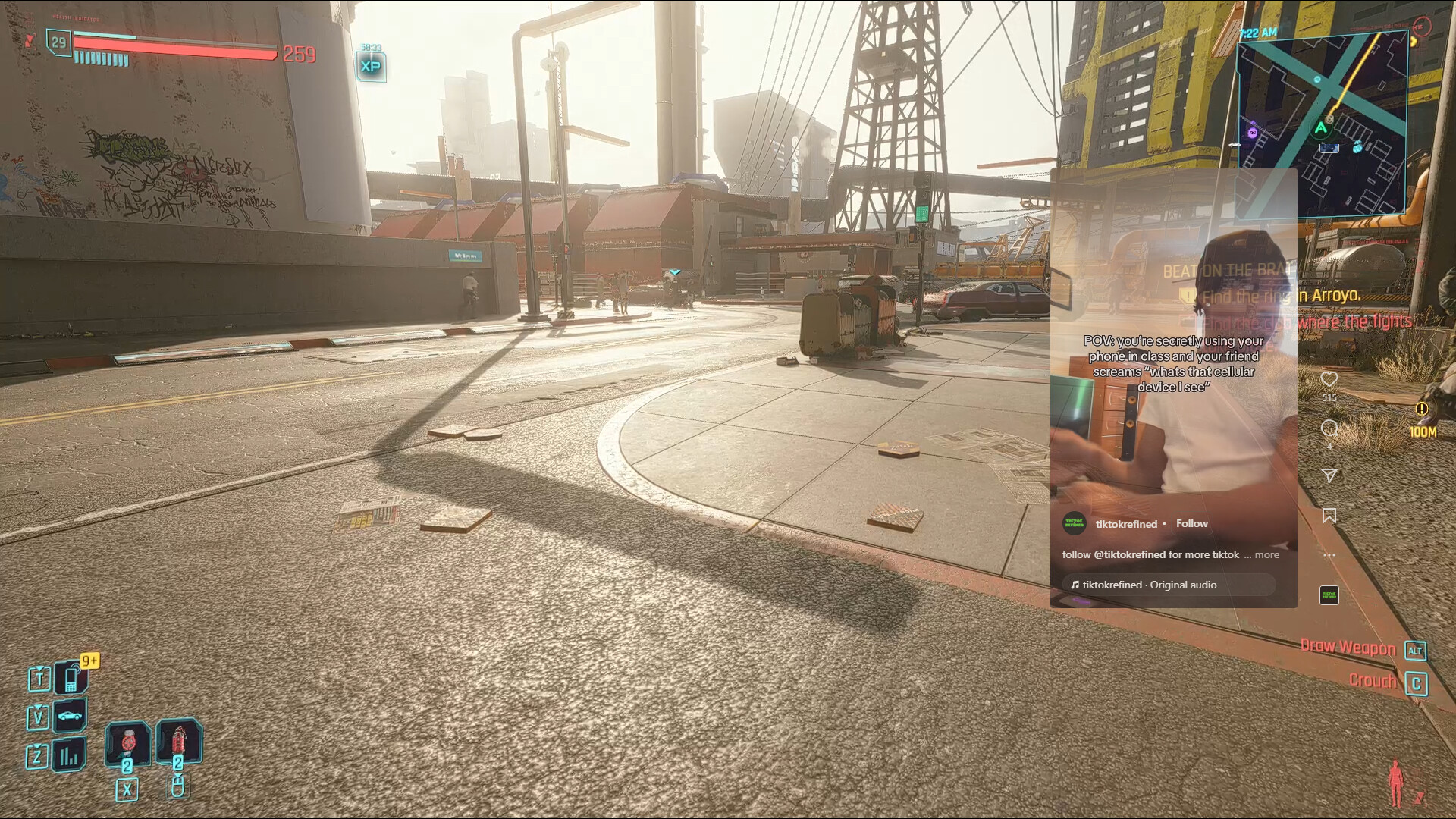
Task: Select the grenade quickslot icon
Action: click(178, 743)
